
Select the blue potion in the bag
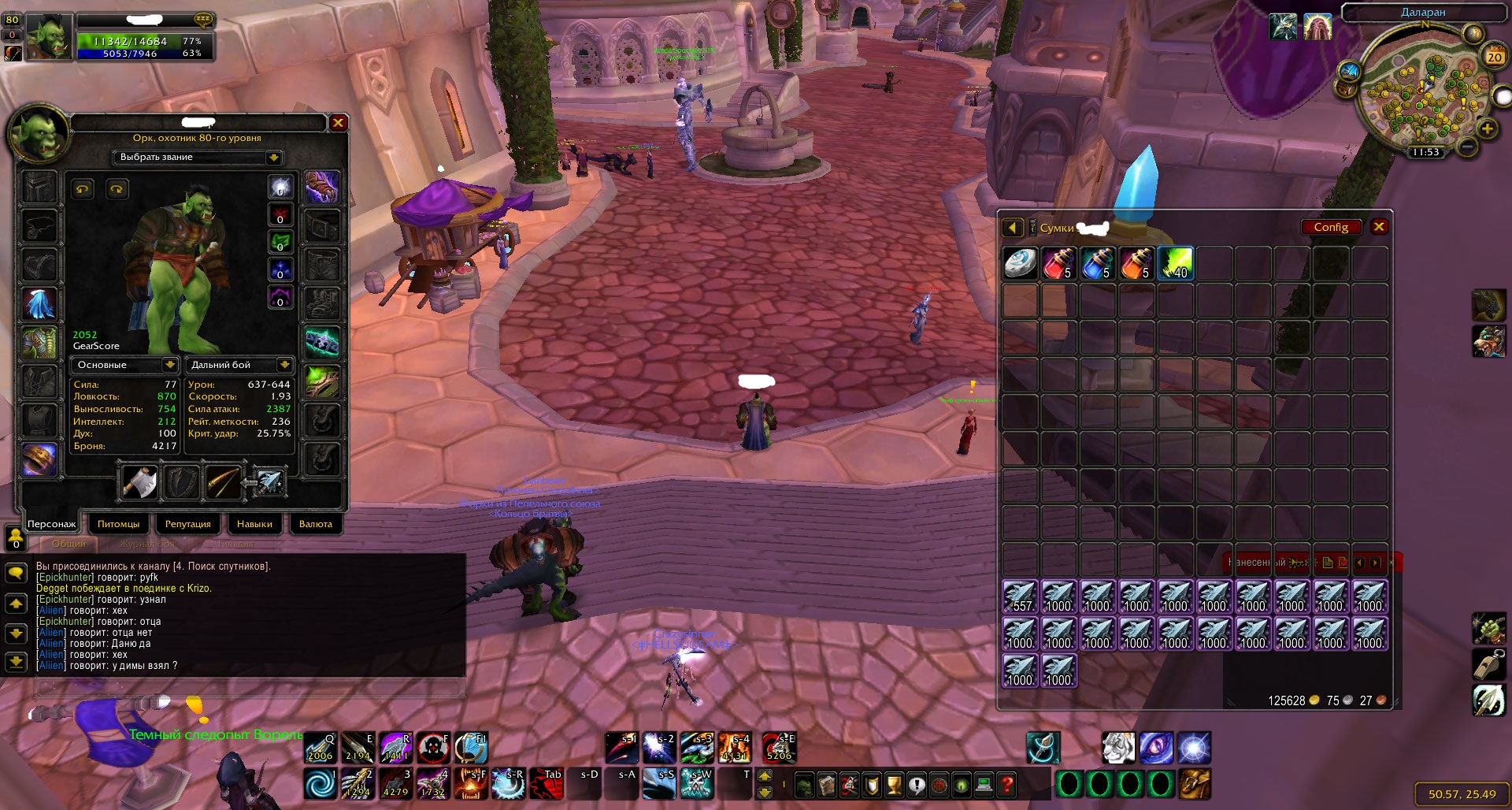pos(1097,264)
